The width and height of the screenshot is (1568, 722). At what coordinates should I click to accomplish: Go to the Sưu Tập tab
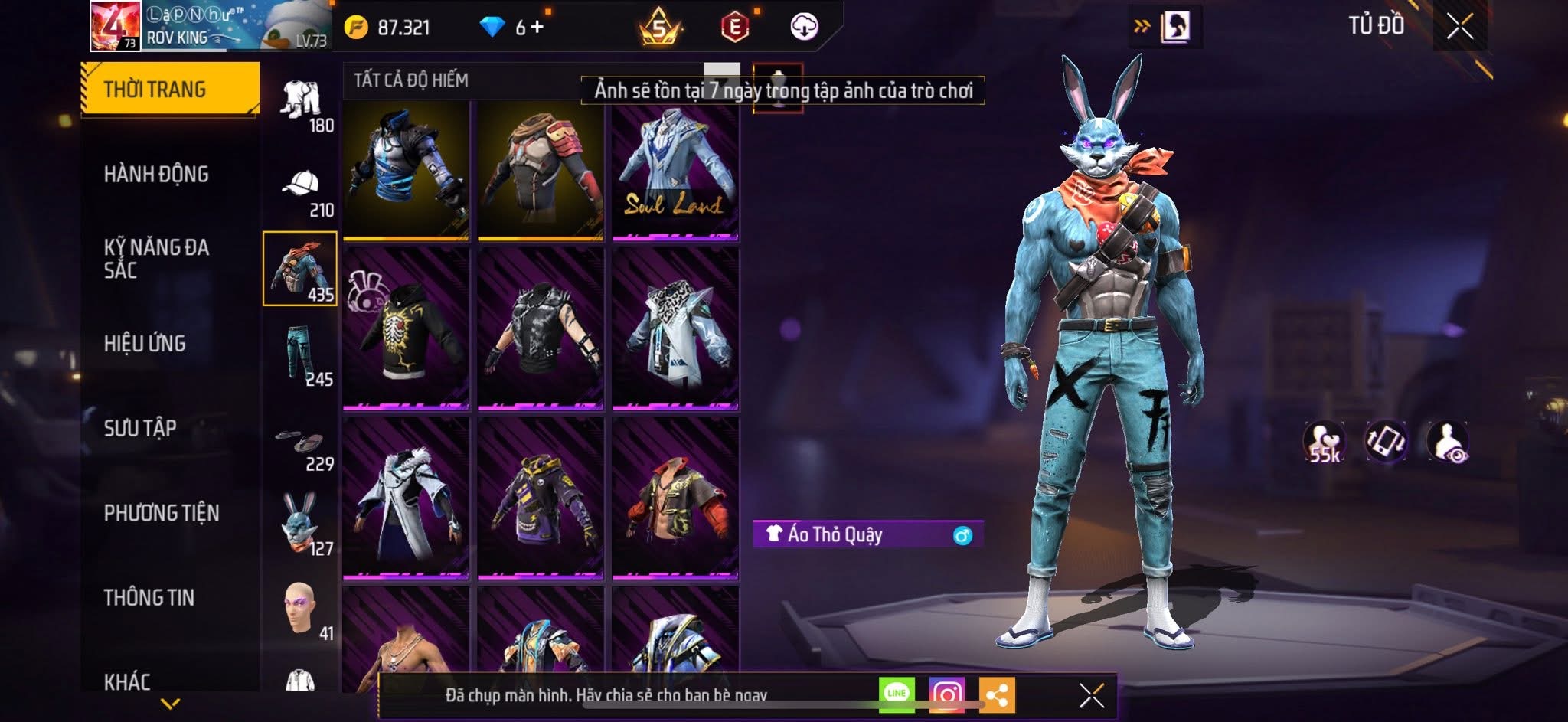coord(140,428)
